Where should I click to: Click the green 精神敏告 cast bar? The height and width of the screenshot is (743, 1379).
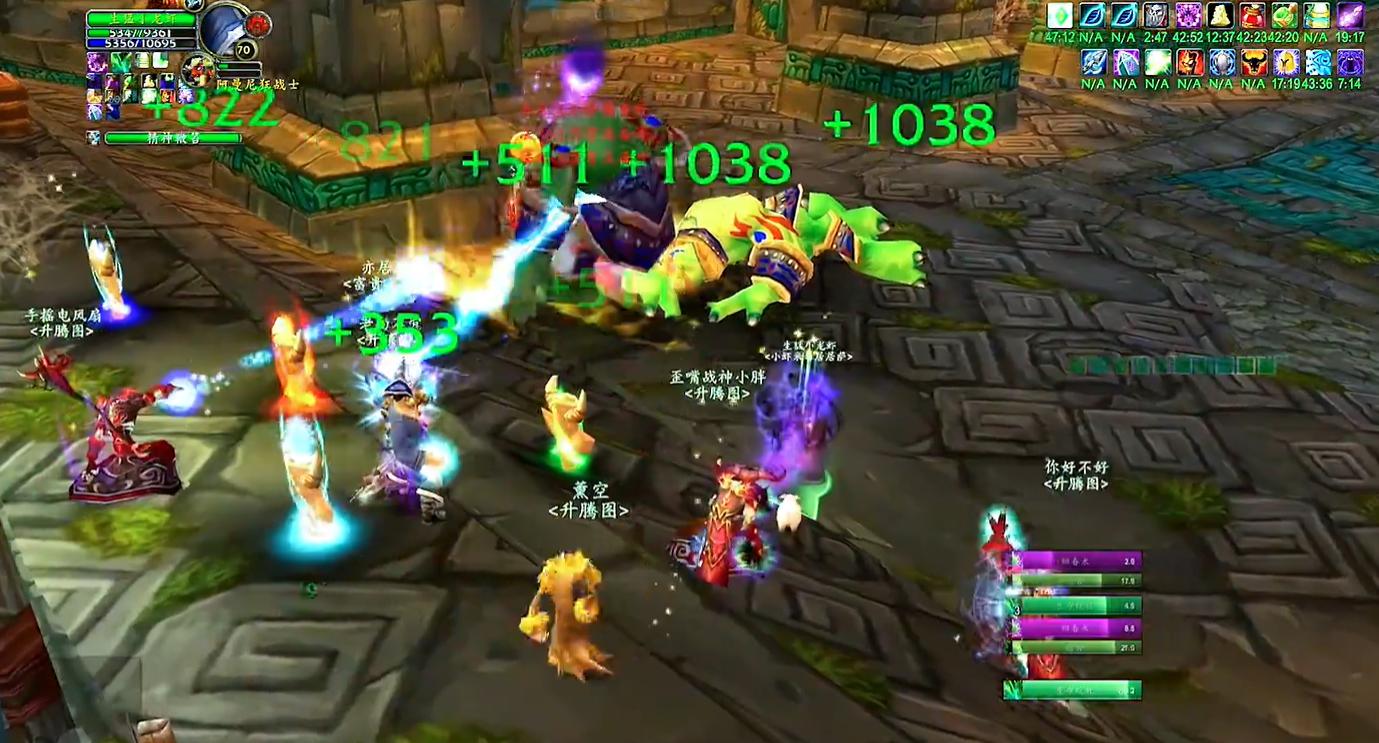[x=172, y=137]
